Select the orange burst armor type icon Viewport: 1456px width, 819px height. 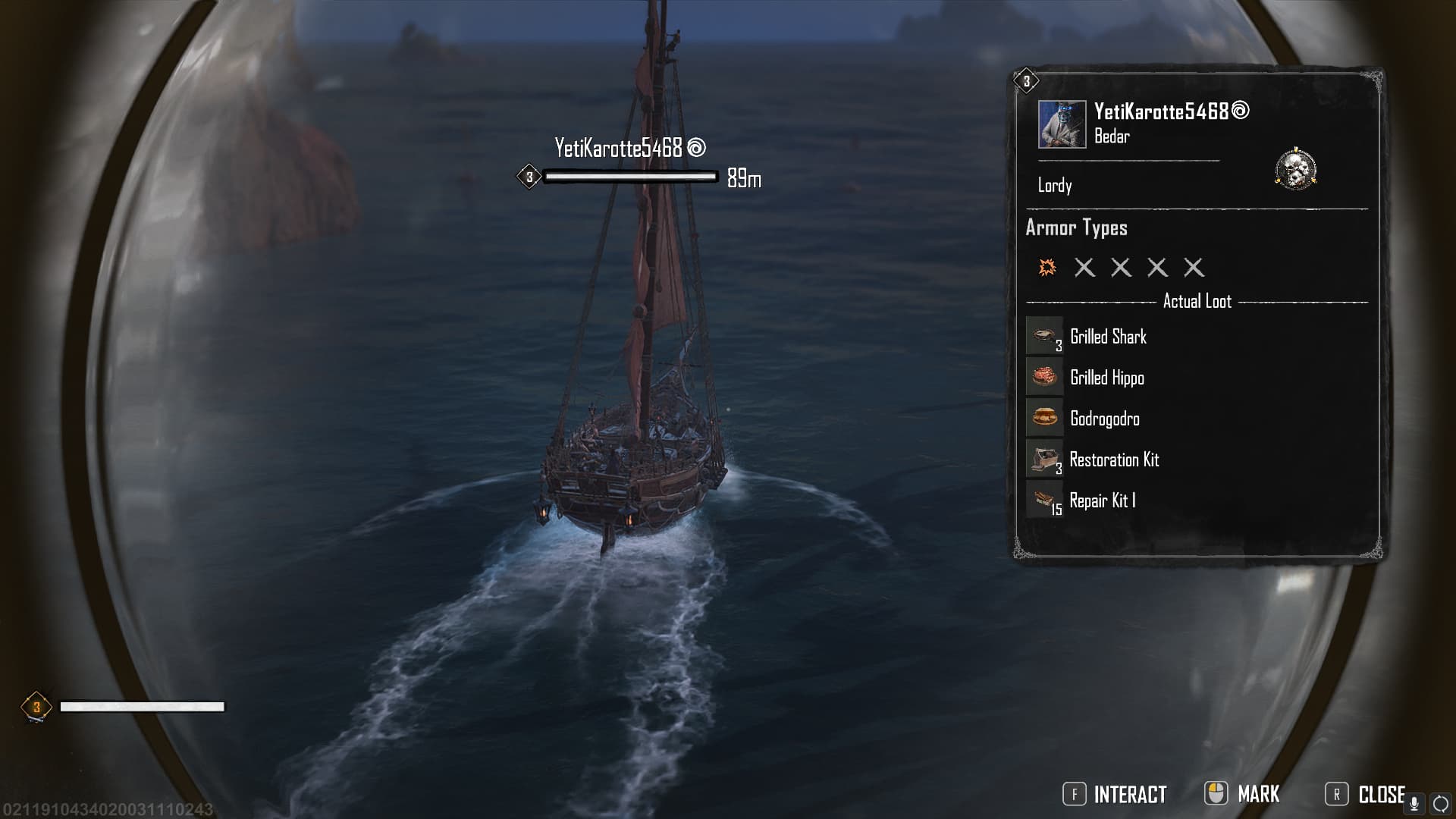pos(1047,267)
